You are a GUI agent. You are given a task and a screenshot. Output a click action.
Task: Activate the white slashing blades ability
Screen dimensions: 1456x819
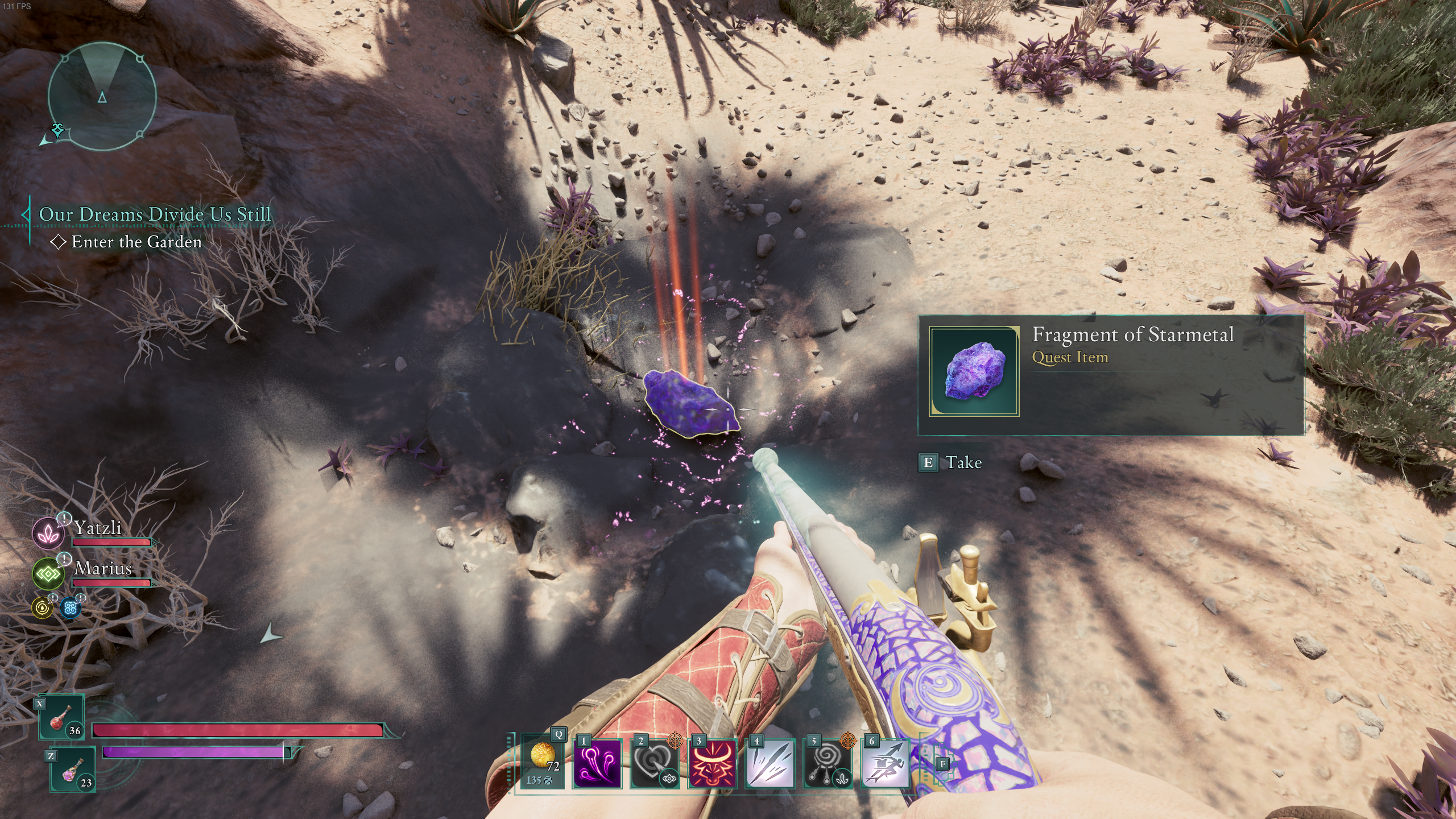point(770,764)
